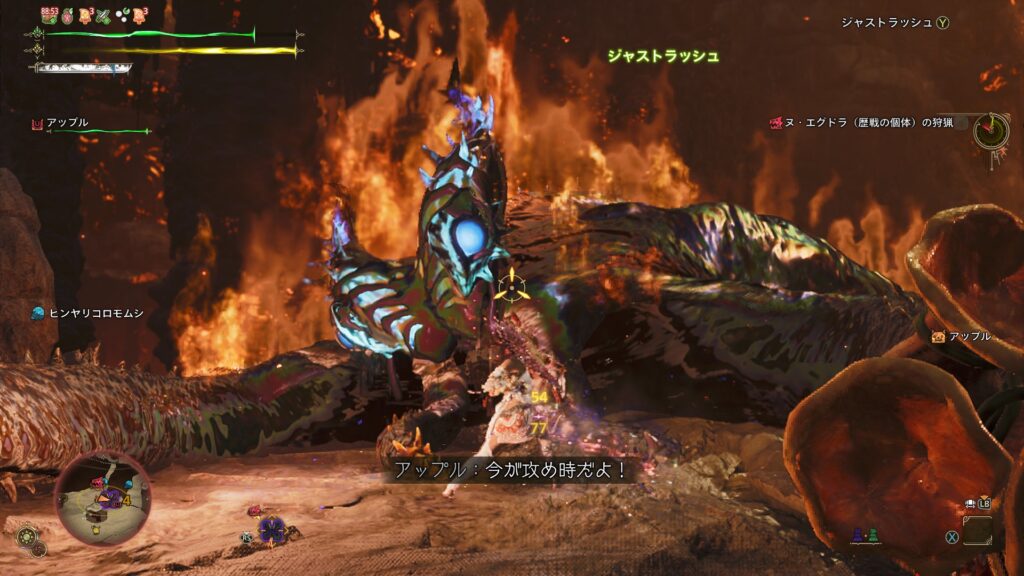Select party member アップル nameplate
The image size is (1024, 576).
[x=66, y=123]
